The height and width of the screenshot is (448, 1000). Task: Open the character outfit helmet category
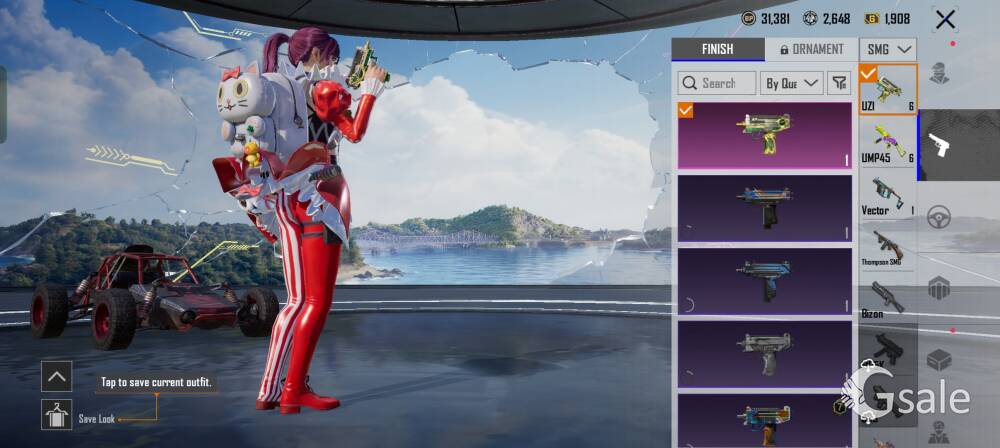pyautogui.click(x=939, y=73)
